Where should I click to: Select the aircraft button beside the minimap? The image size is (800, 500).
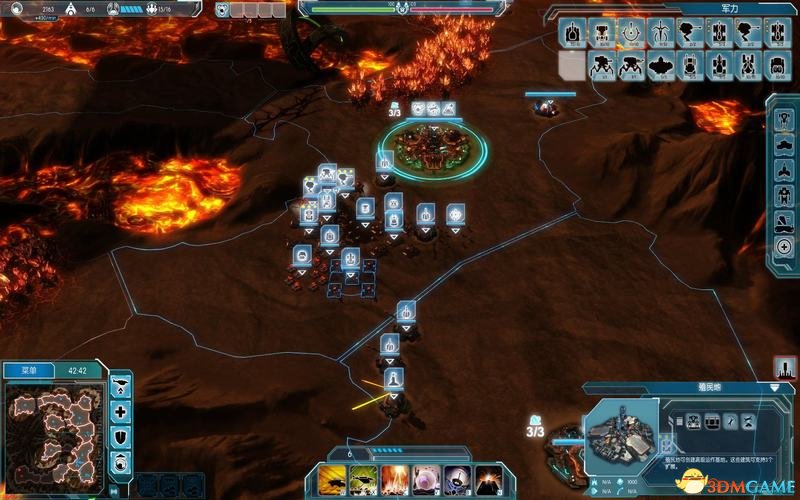[x=120, y=386]
